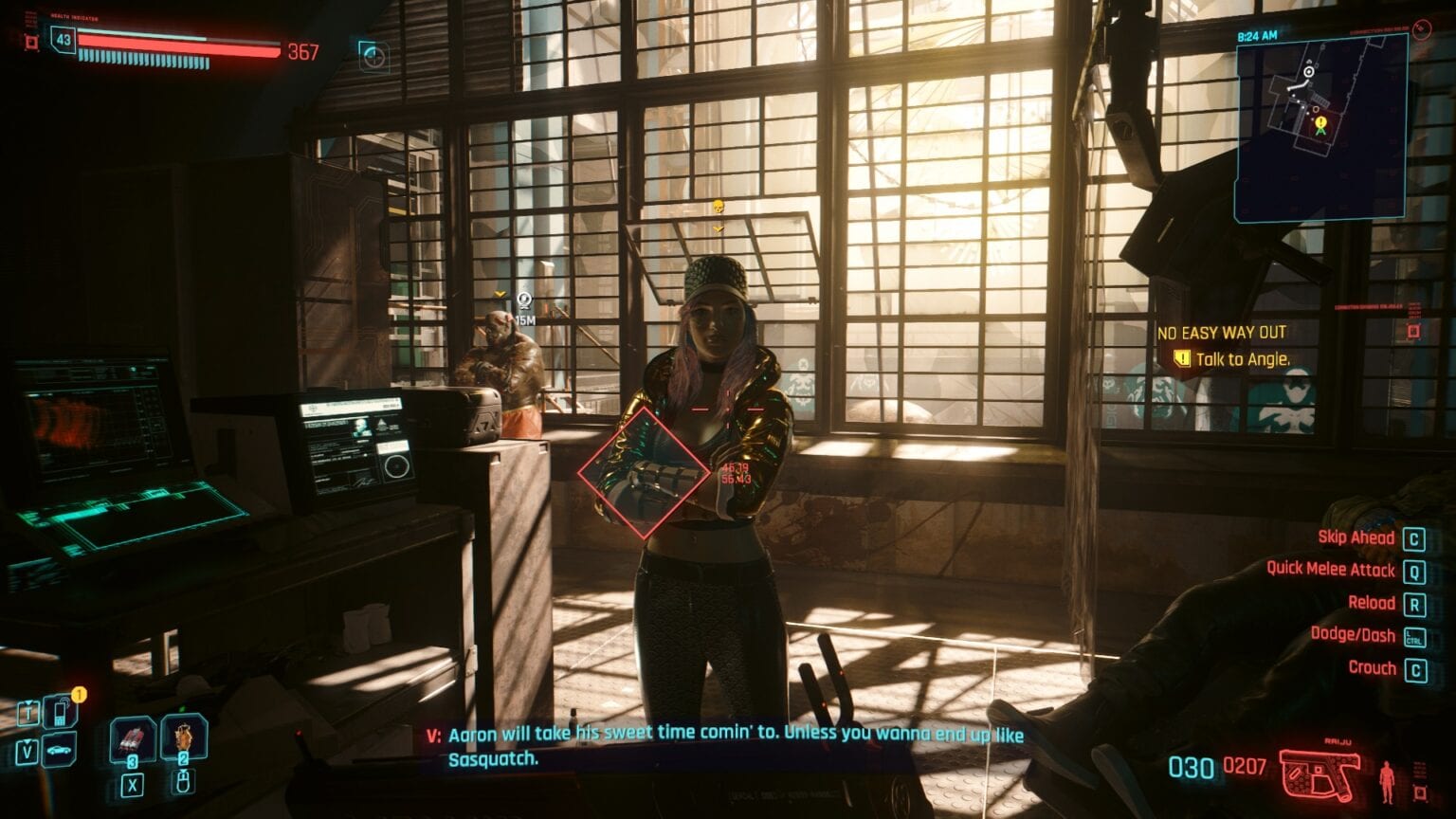Open the NO EASY WAY OUT quest header

point(1221,333)
